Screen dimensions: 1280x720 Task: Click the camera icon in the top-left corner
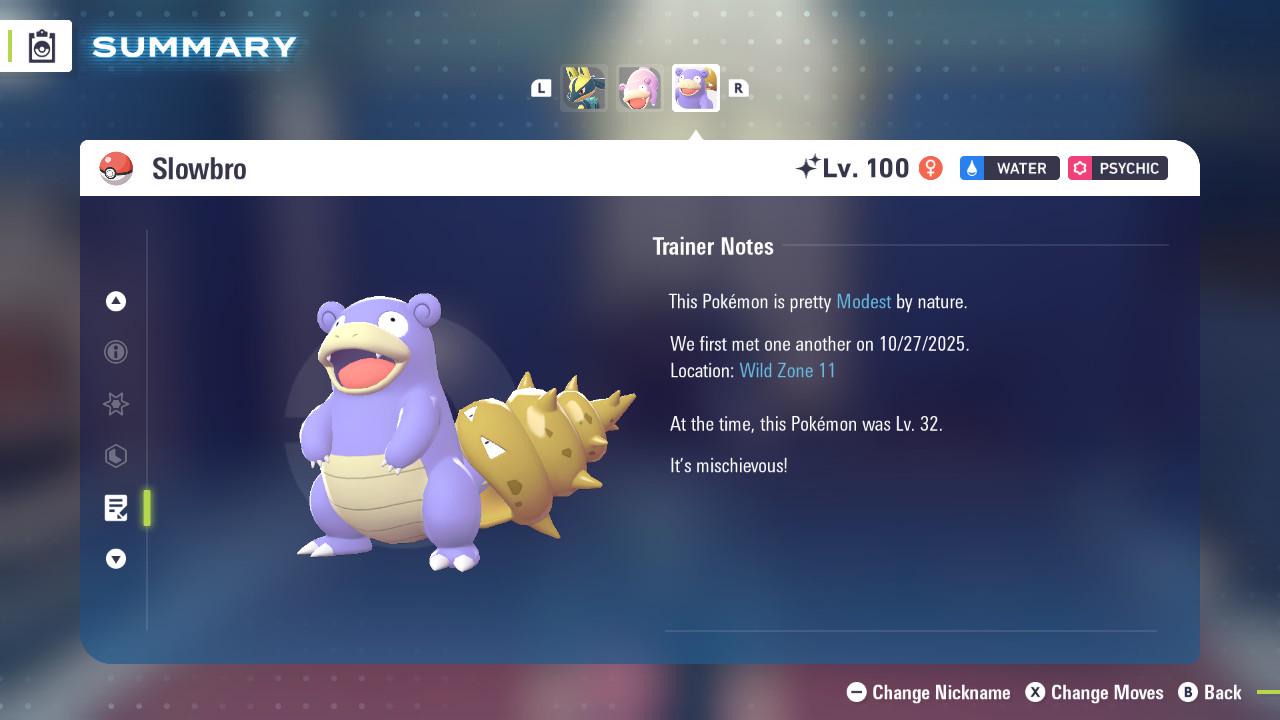pyautogui.click(x=41, y=45)
